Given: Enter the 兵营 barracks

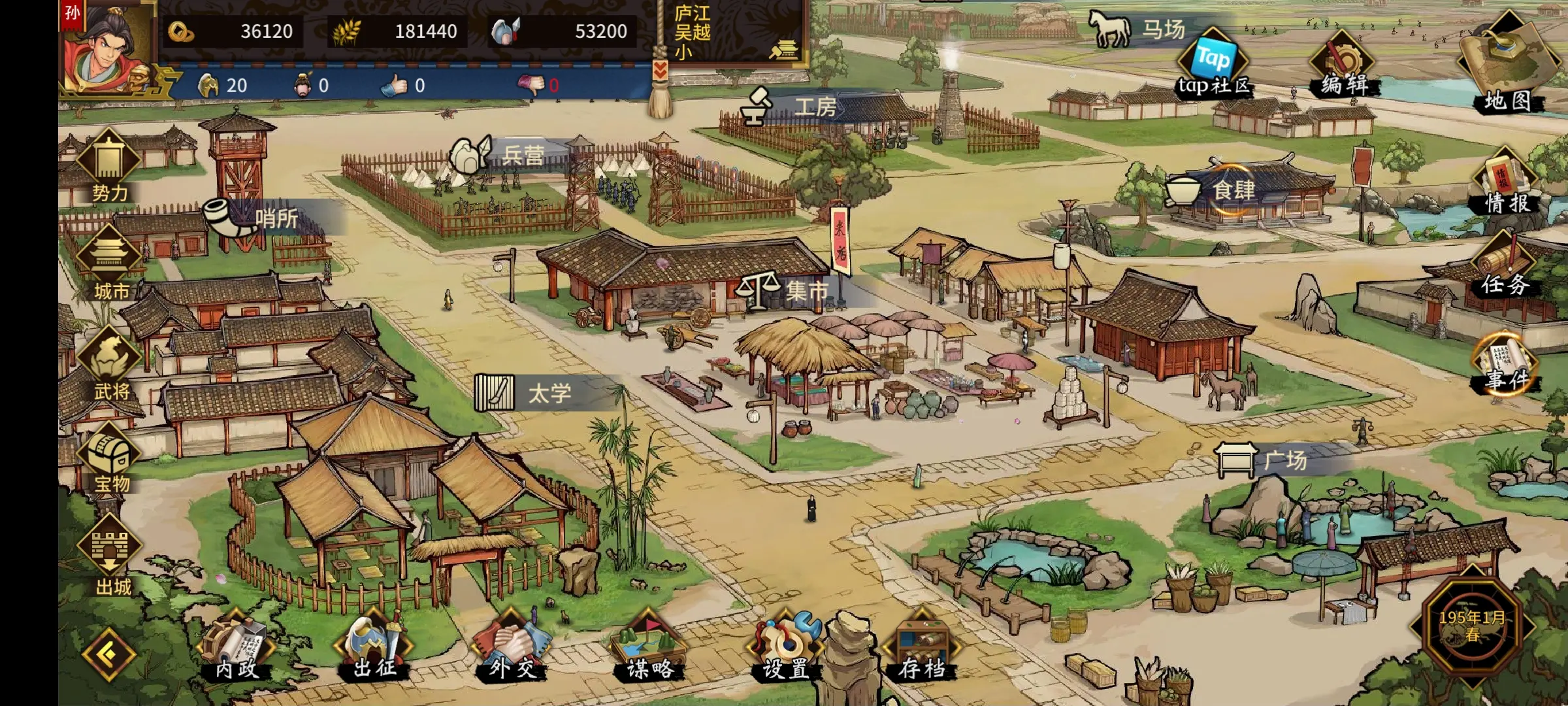Looking at the screenshot, I should 503,156.
